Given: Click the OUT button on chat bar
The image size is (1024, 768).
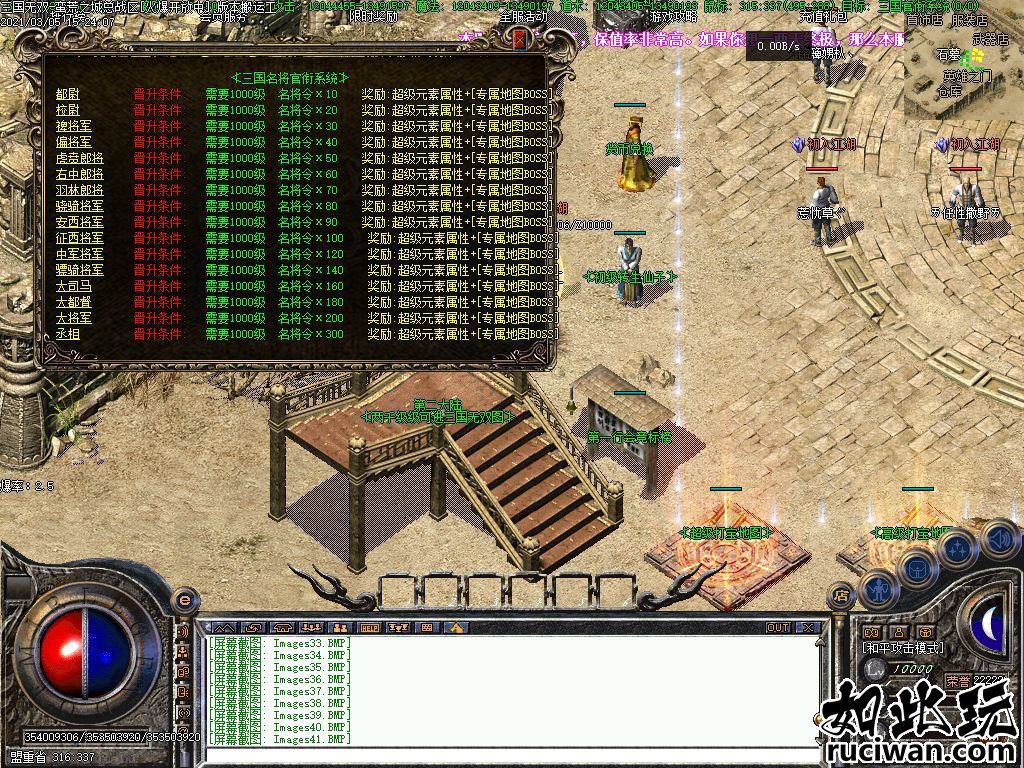Looking at the screenshot, I should click(777, 627).
